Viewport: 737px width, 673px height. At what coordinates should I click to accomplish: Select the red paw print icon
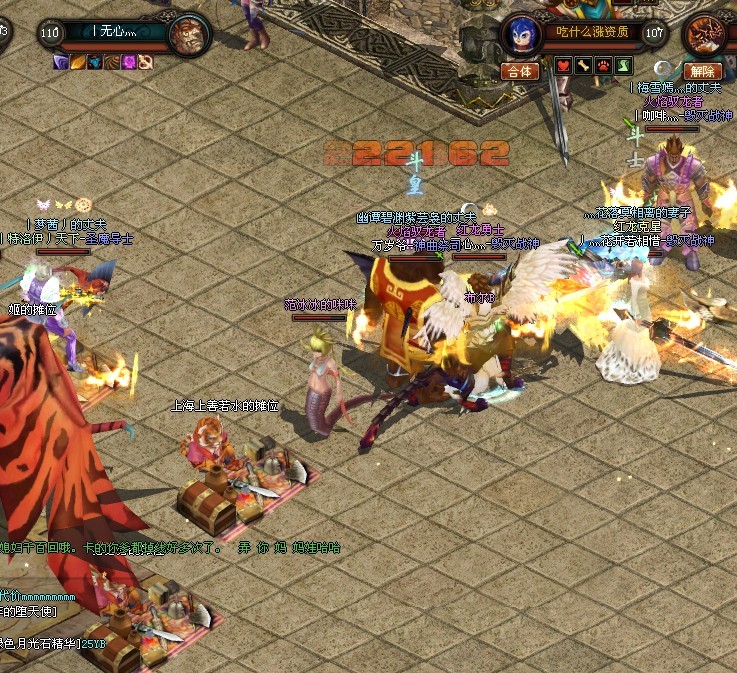(x=605, y=66)
